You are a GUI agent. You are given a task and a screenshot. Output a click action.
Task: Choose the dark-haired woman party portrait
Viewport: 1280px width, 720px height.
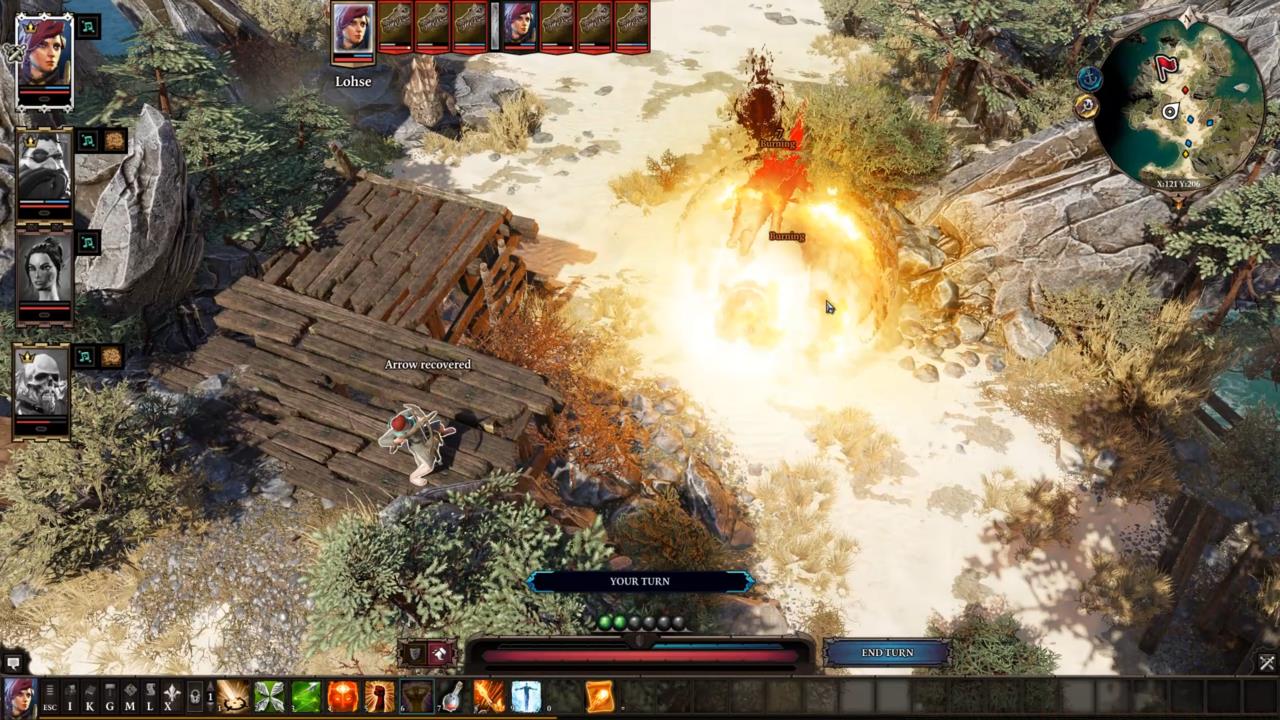[45, 270]
